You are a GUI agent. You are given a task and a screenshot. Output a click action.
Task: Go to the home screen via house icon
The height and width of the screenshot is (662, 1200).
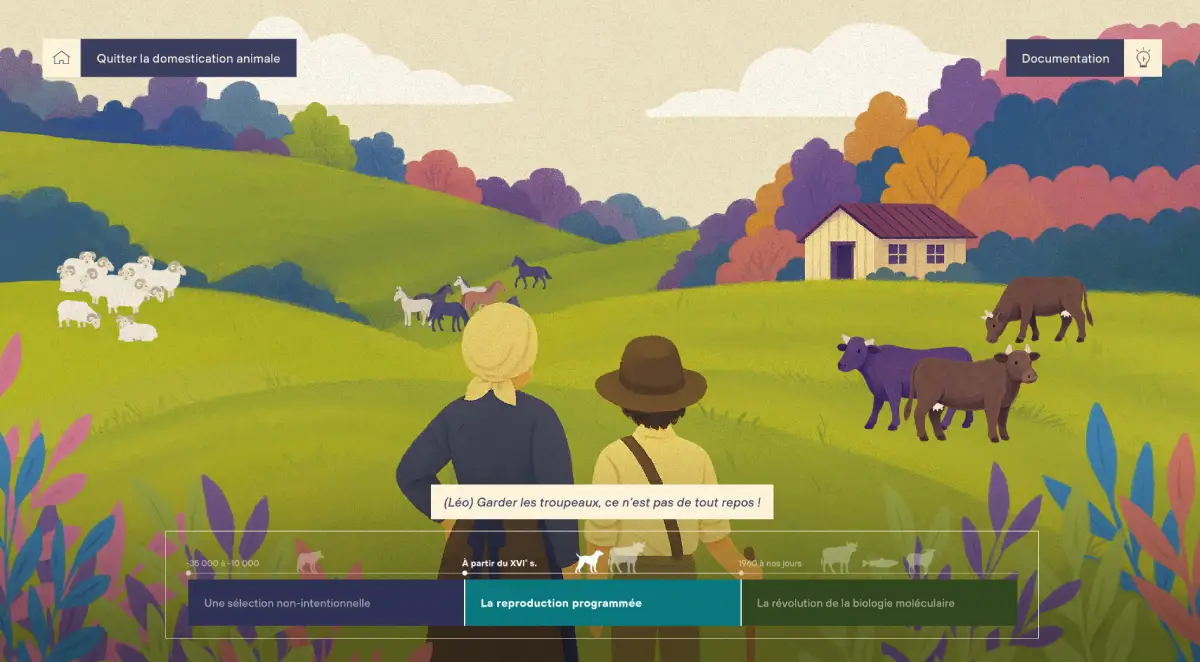61,58
